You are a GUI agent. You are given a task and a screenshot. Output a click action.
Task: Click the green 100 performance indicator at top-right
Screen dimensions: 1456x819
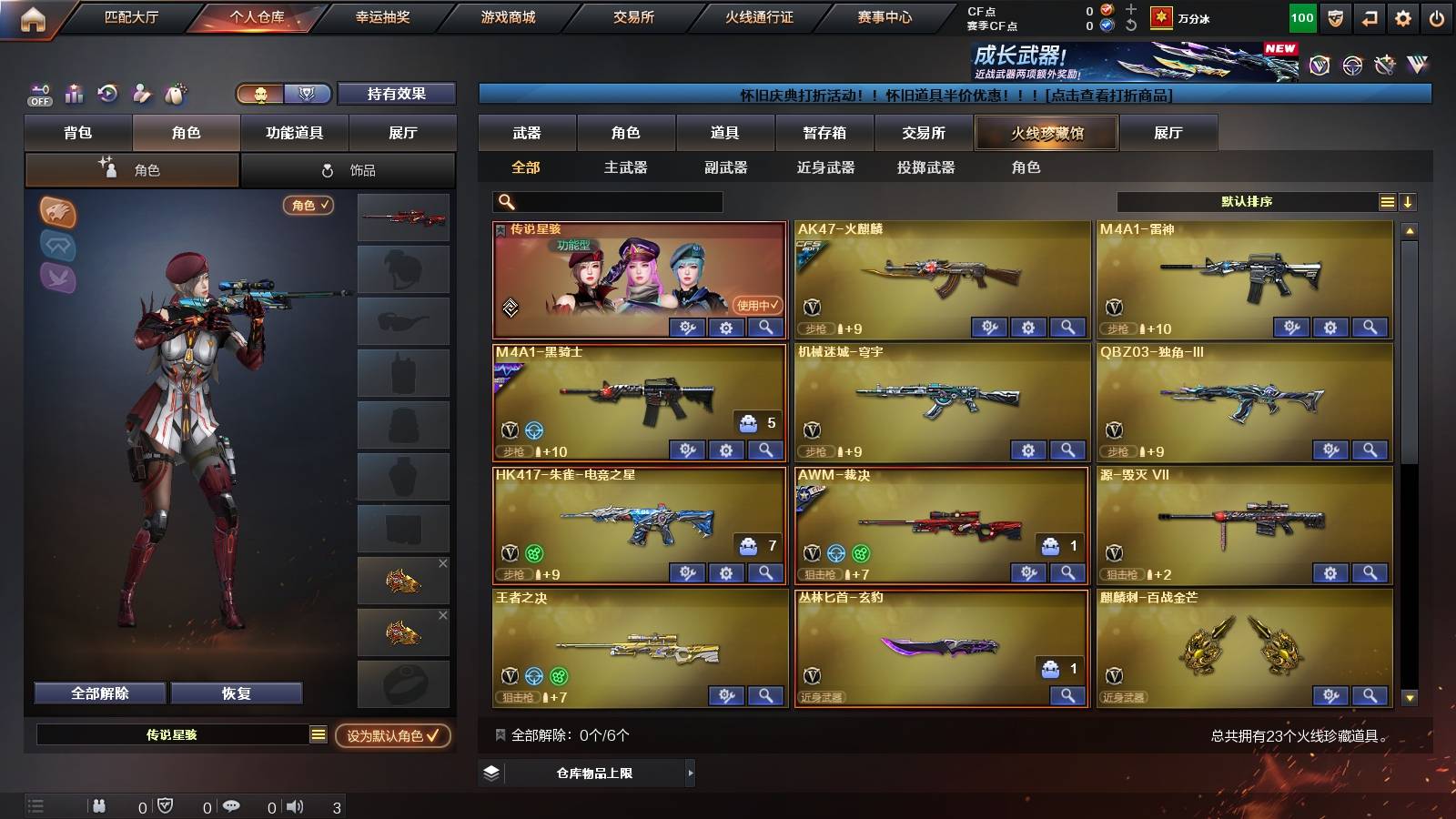point(1302,16)
